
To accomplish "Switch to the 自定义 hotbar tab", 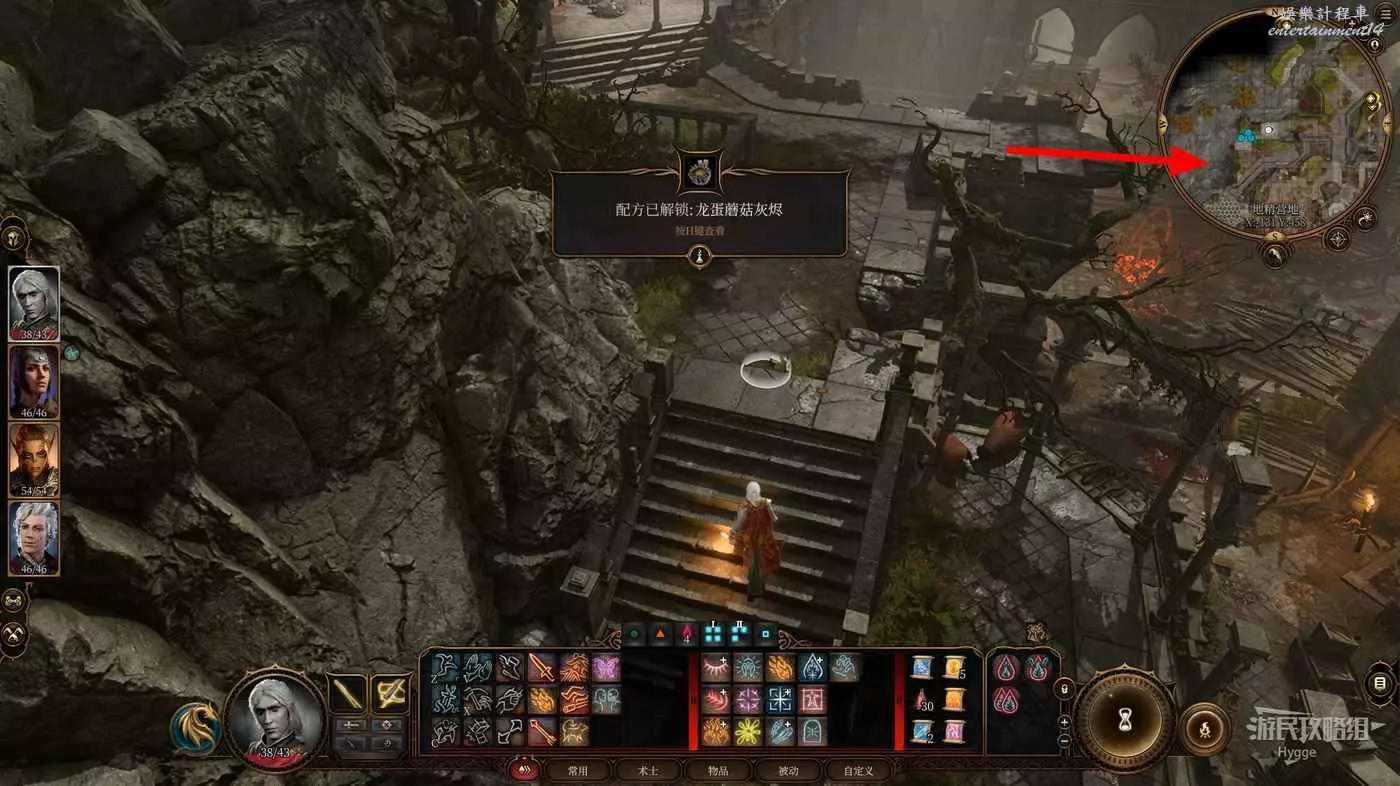I will pos(858,771).
